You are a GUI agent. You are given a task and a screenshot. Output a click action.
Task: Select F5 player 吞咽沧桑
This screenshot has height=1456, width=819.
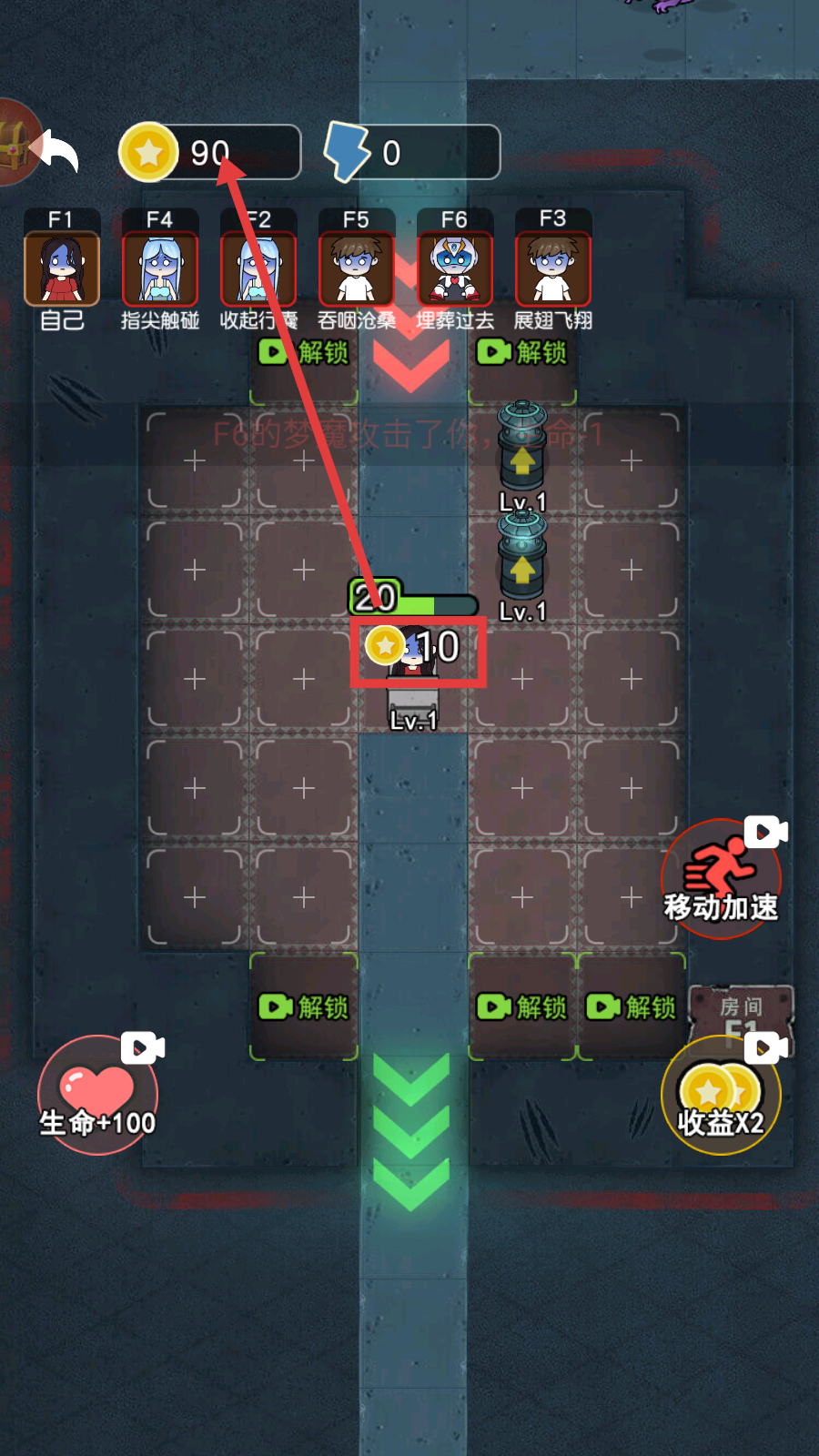pyautogui.click(x=357, y=268)
